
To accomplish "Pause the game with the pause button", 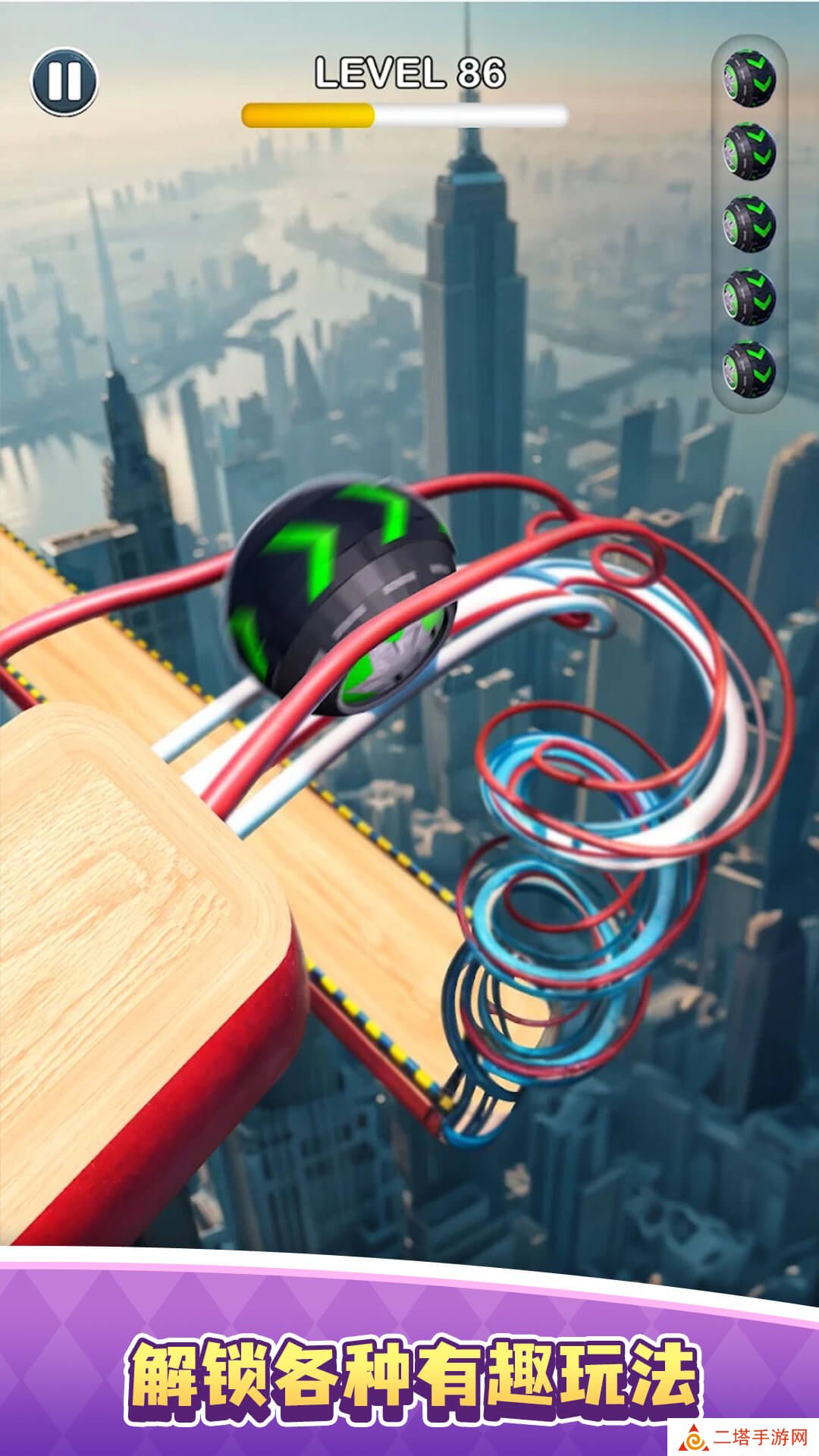I will [x=64, y=81].
